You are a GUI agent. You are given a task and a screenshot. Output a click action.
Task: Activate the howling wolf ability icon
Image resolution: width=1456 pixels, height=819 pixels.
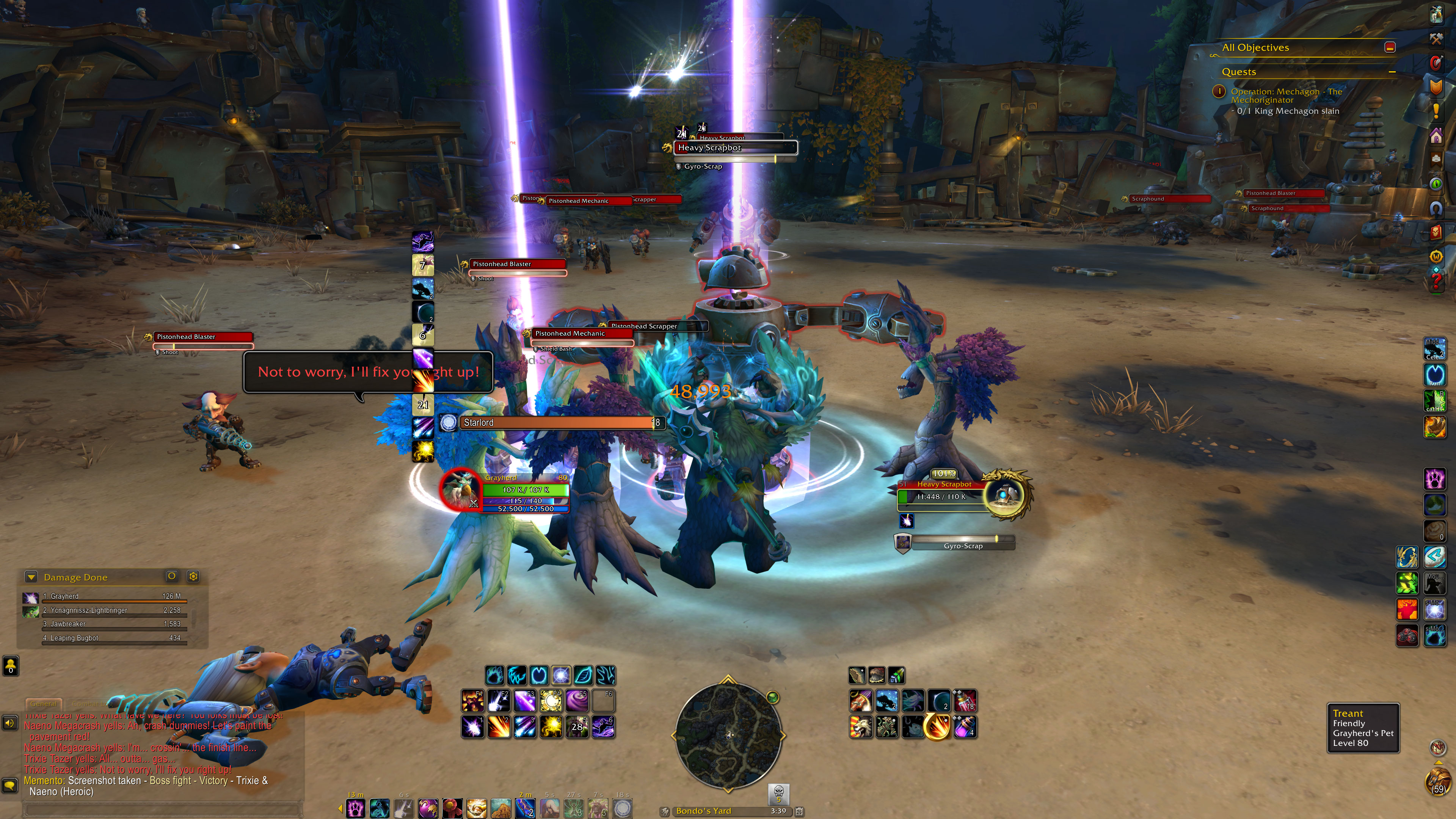pyautogui.click(x=861, y=727)
